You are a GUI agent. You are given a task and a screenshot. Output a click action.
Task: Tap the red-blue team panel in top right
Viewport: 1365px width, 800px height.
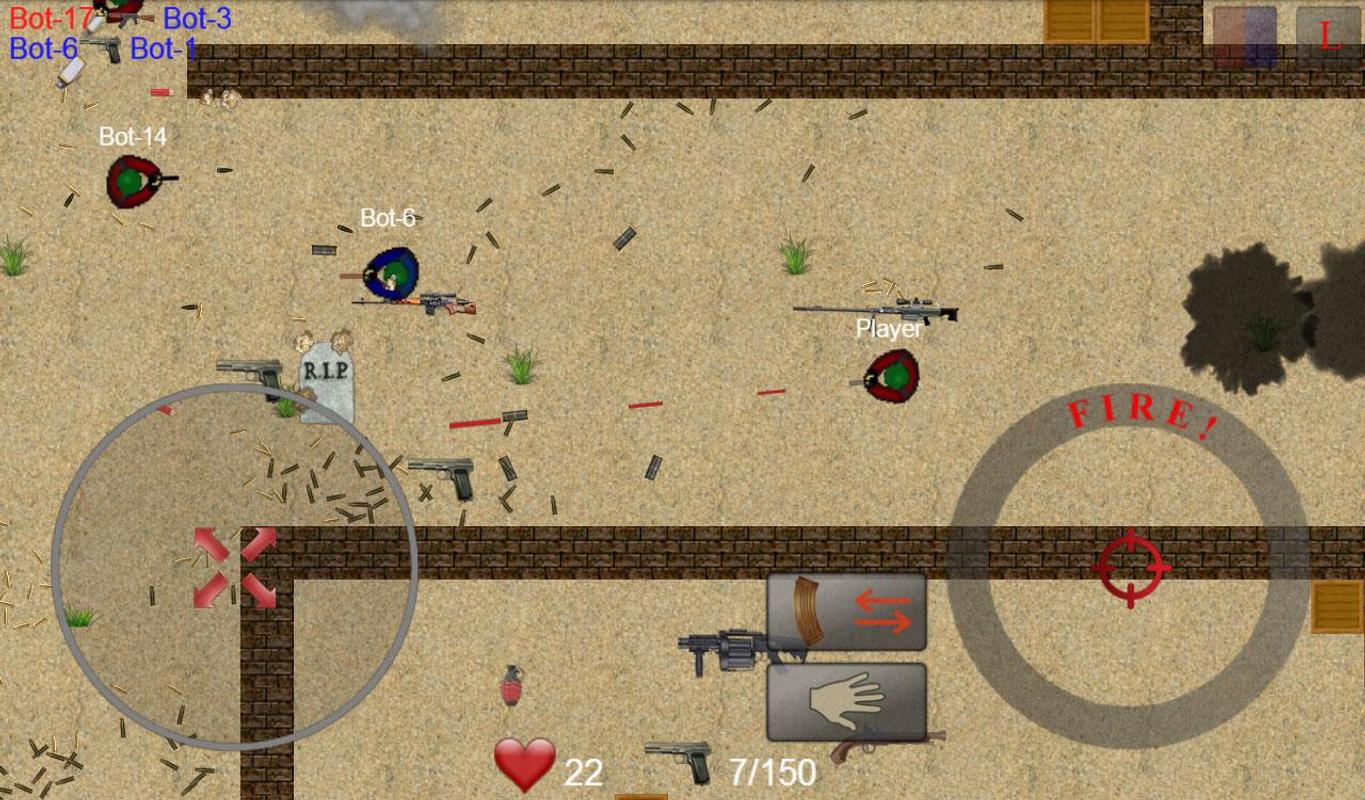click(x=1243, y=33)
